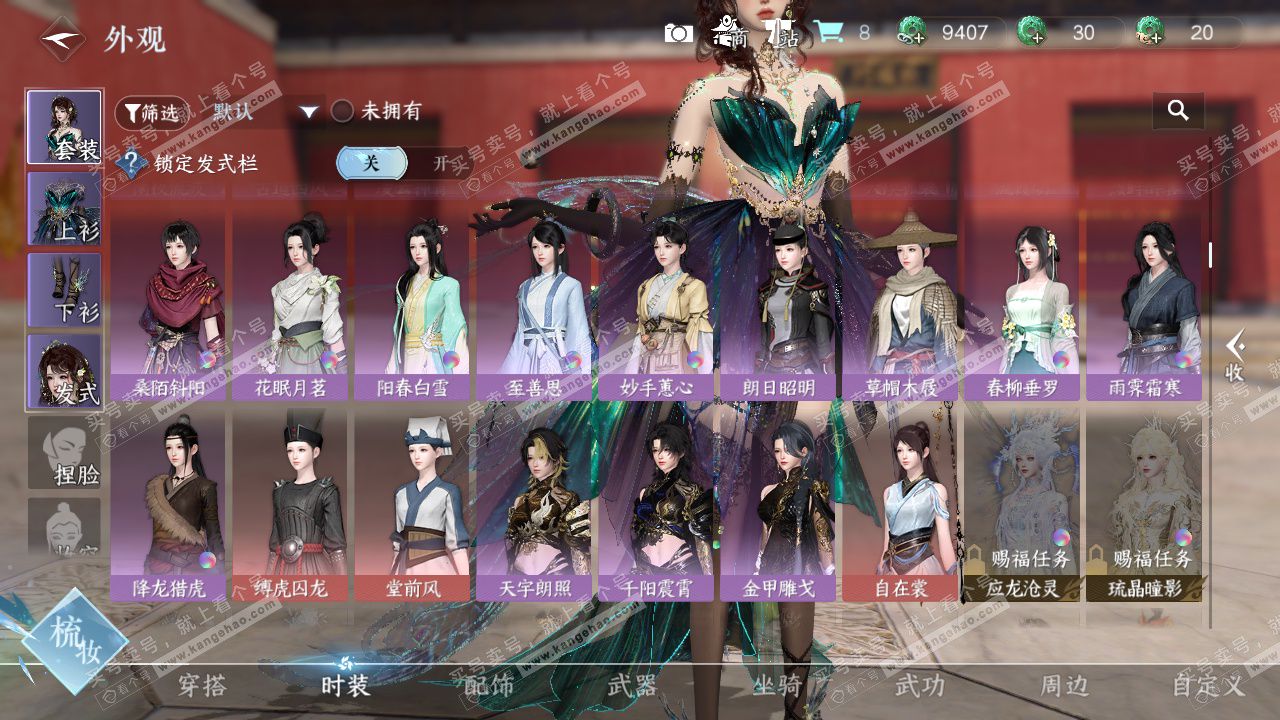Tick the 未拥有 unowned checkbox
The width and height of the screenshot is (1280, 720).
343,112
